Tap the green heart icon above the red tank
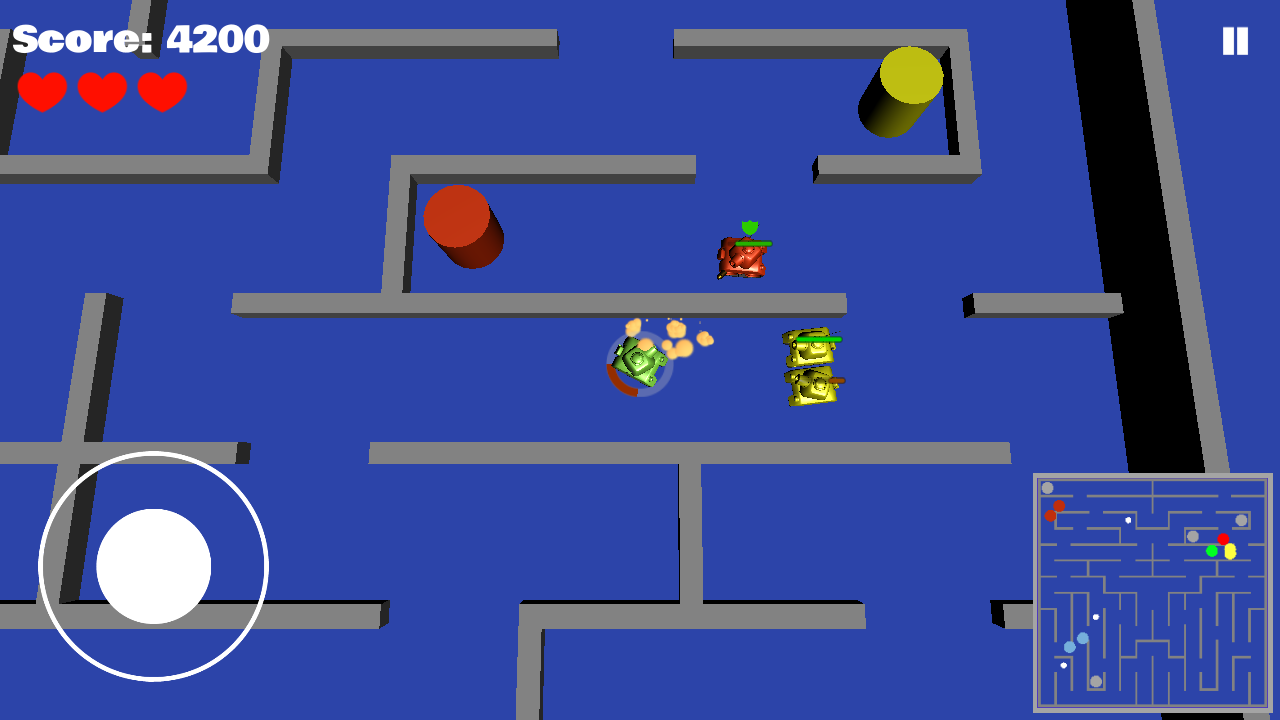Screen dimensions: 1280x720 pos(750,229)
